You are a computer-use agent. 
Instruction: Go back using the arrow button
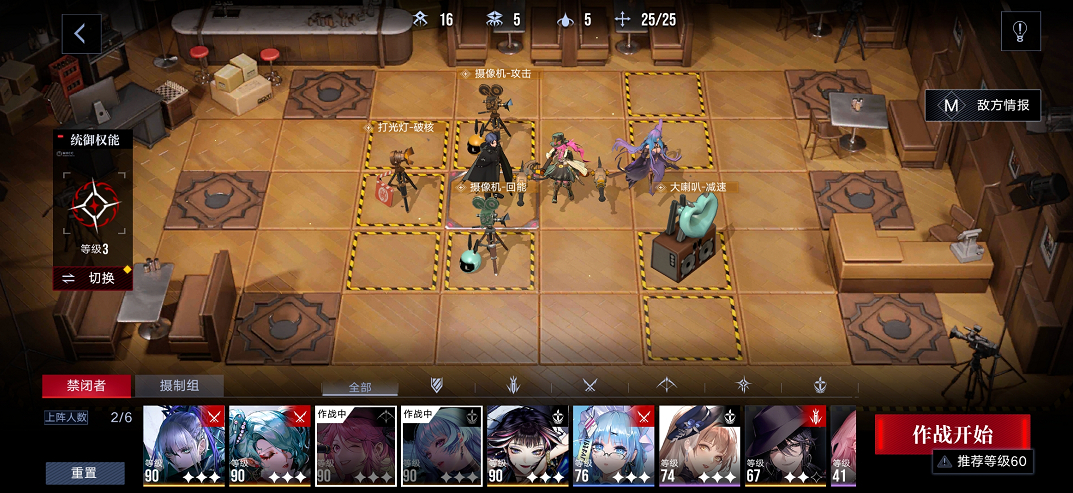[81, 33]
